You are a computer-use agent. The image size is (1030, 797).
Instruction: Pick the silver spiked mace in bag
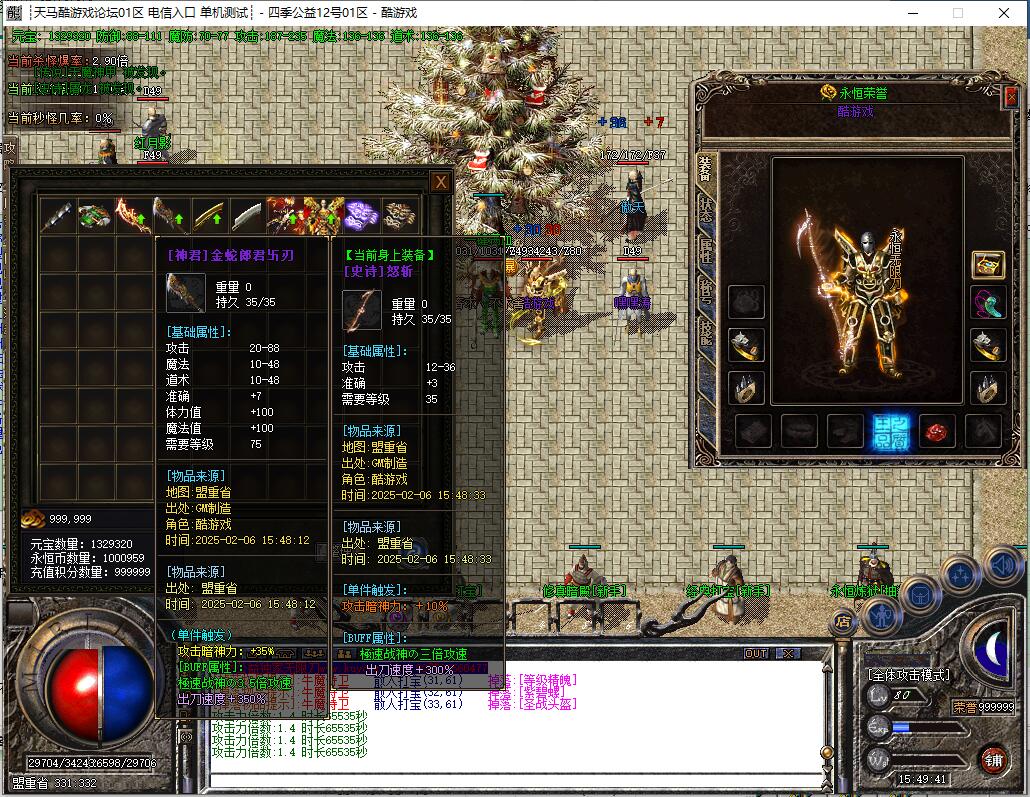(58, 215)
